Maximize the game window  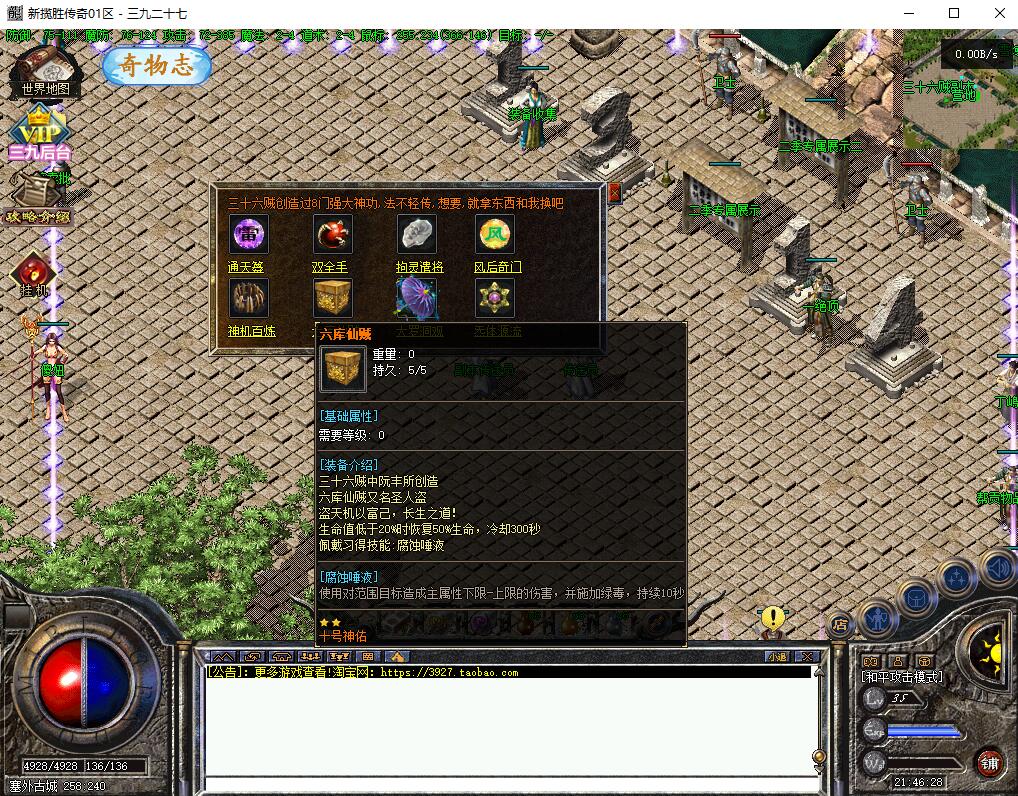[954, 13]
